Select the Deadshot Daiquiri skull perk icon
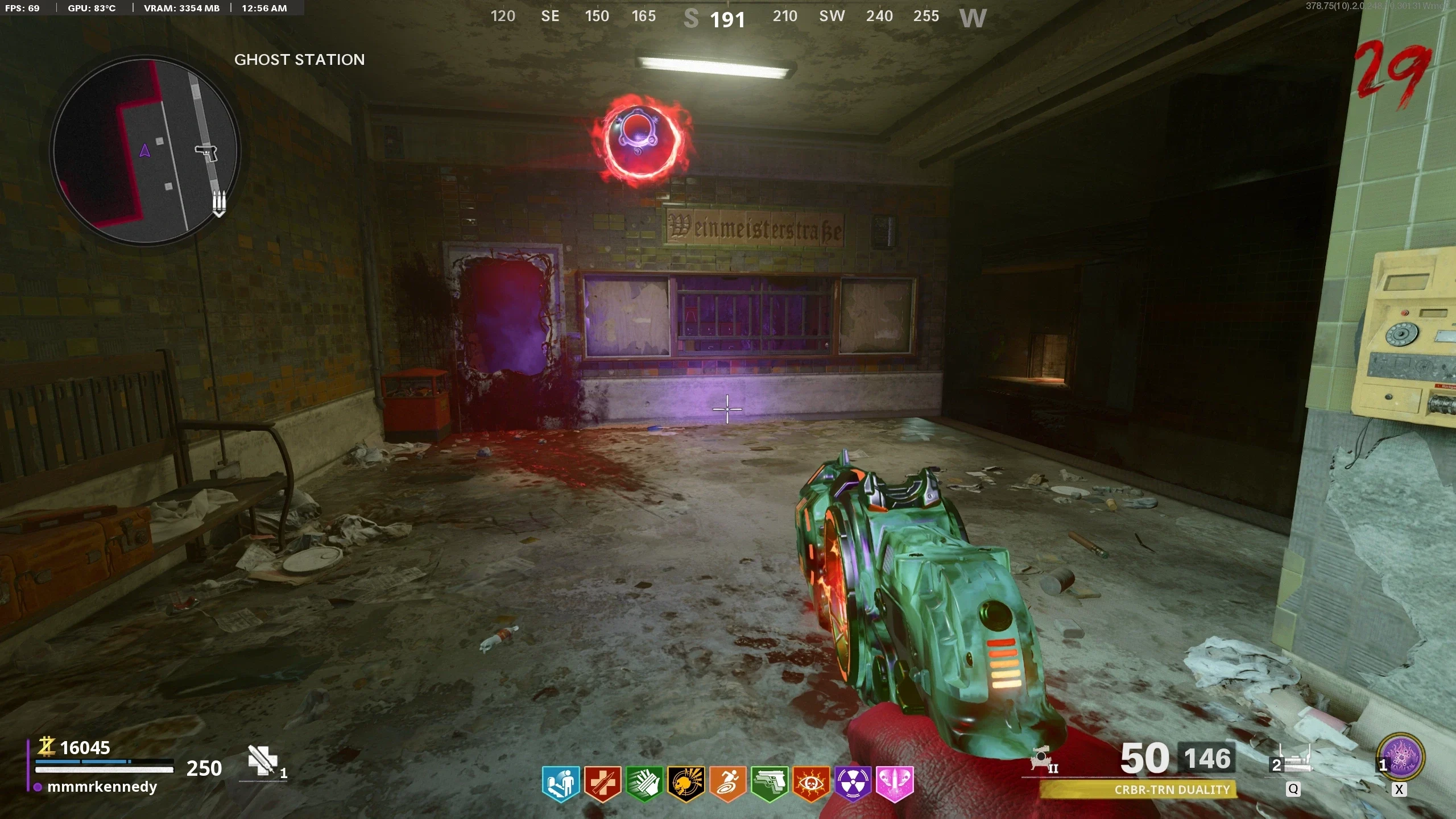 pyautogui.click(x=686, y=784)
